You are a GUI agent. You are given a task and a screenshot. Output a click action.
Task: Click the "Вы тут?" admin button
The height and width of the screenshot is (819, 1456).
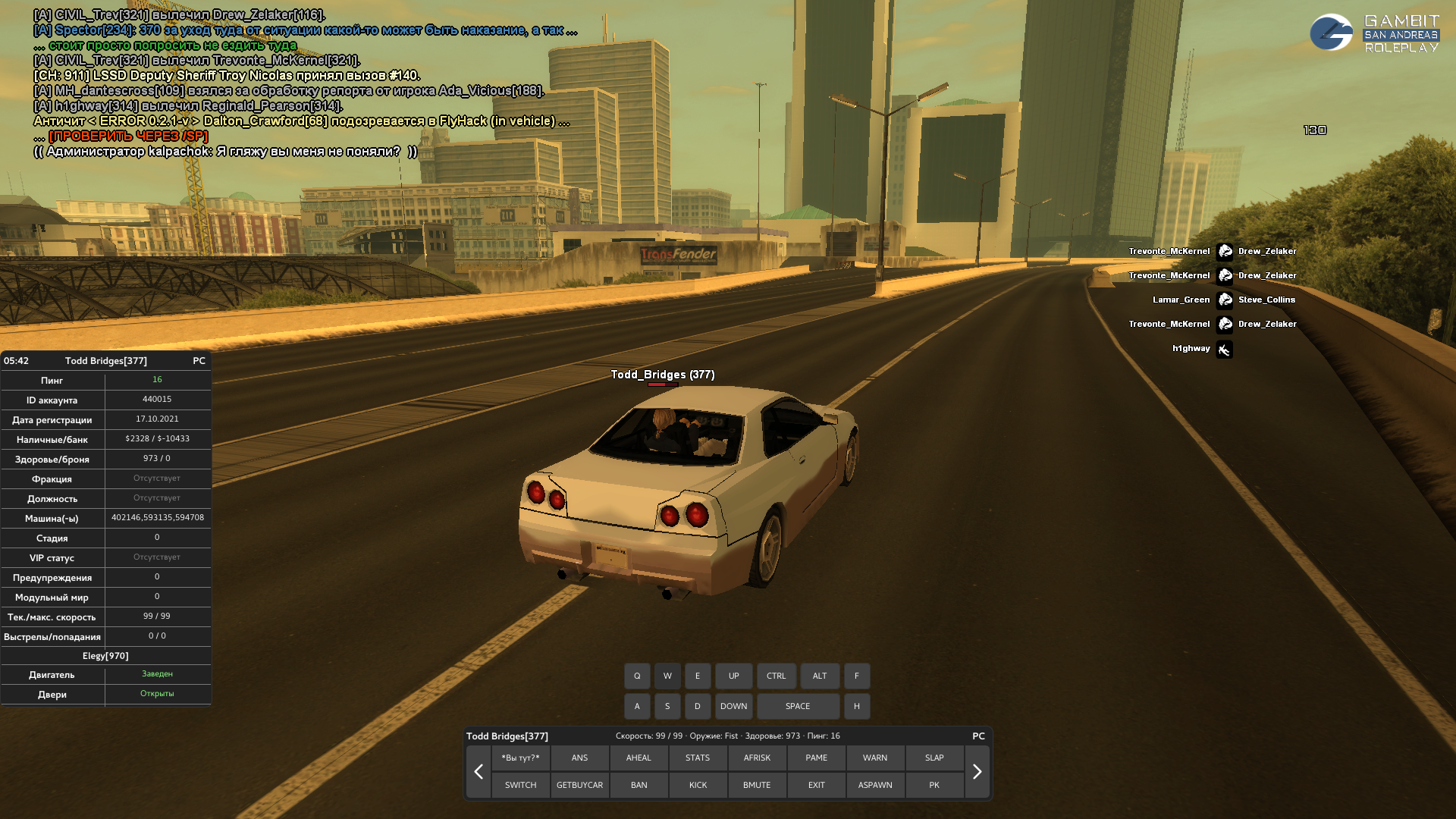520,758
